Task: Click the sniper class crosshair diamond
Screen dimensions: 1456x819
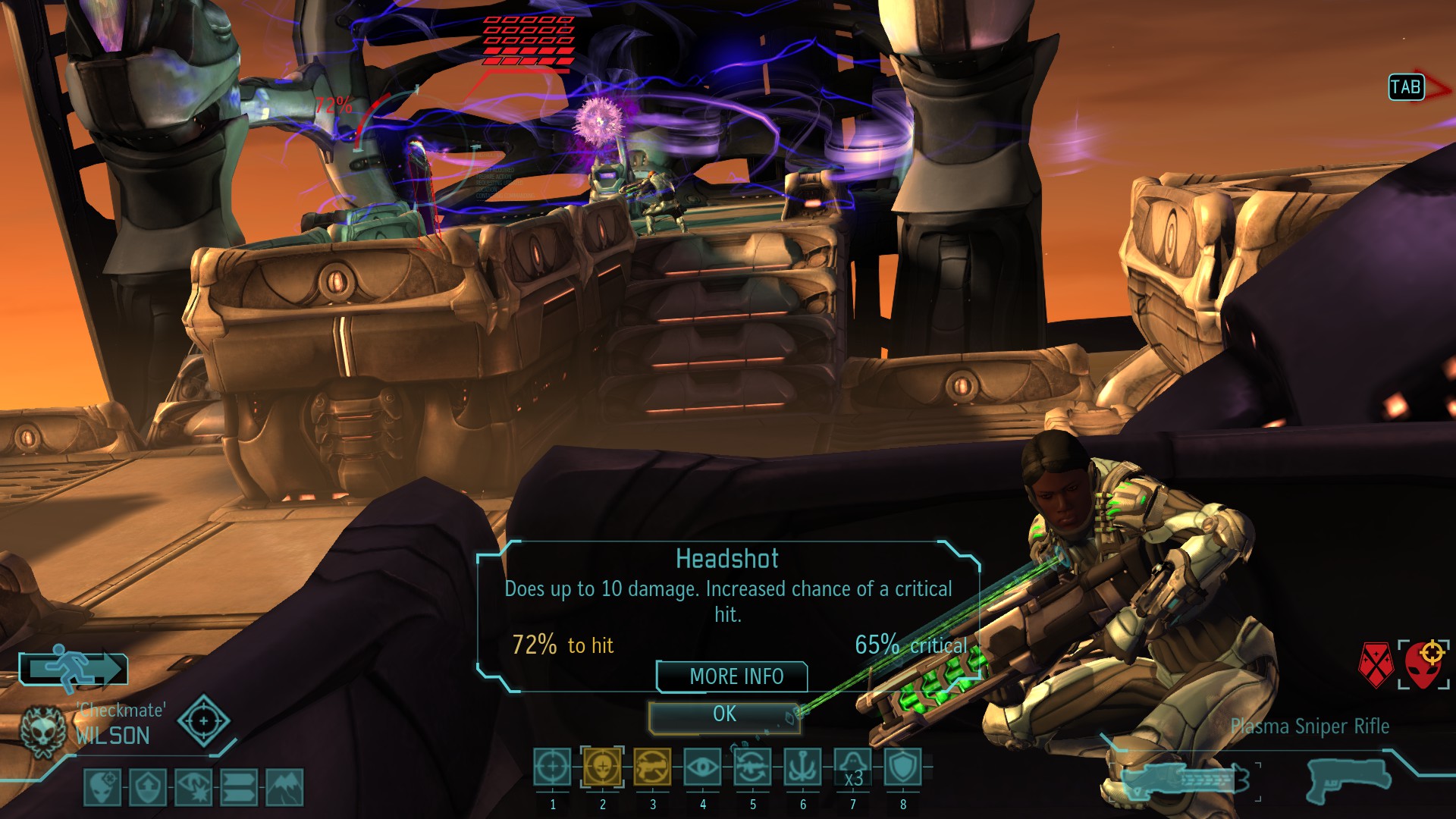Action: pyautogui.click(x=203, y=721)
